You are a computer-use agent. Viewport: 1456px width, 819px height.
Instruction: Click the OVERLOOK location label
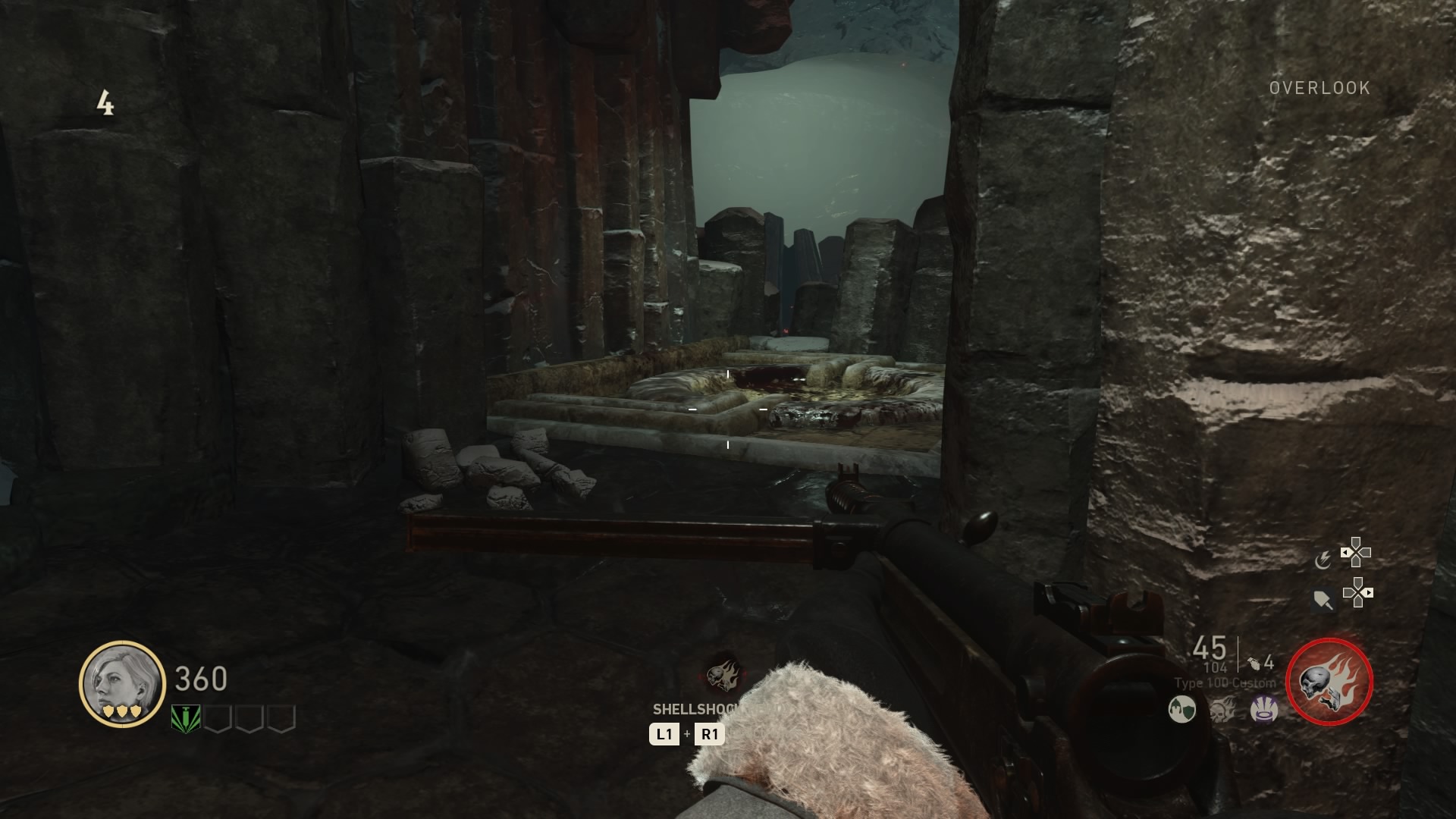click(1319, 88)
